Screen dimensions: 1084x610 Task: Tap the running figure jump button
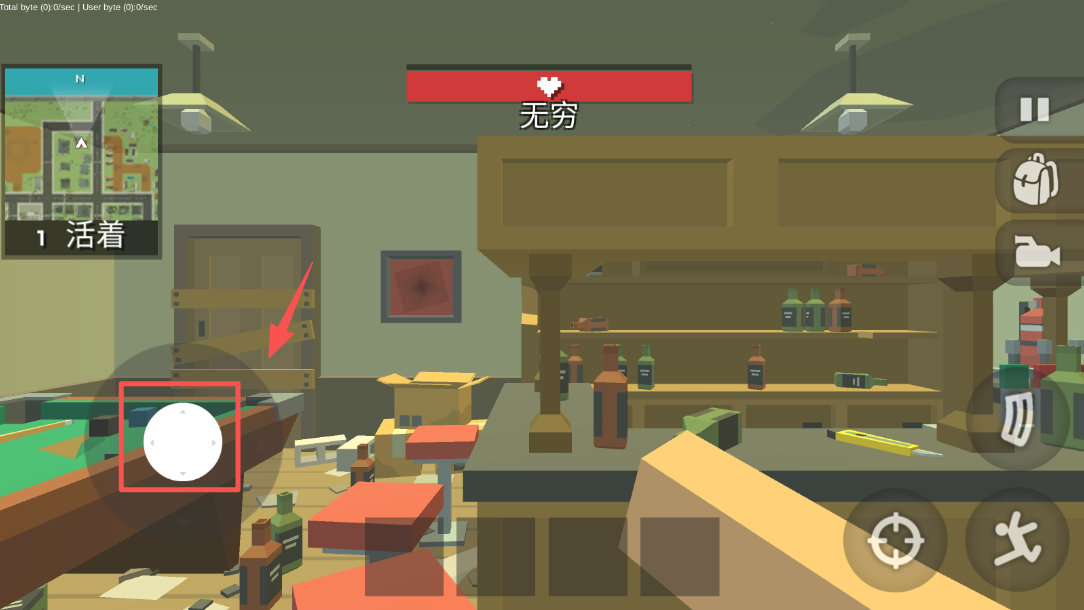pyautogui.click(x=1016, y=541)
